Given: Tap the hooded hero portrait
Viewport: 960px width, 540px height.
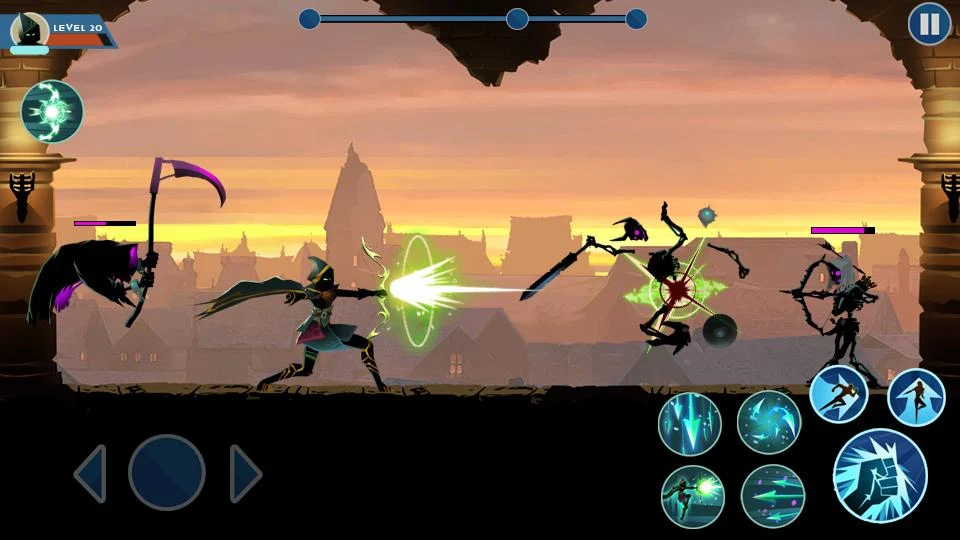Looking at the screenshot, I should click(x=30, y=30).
